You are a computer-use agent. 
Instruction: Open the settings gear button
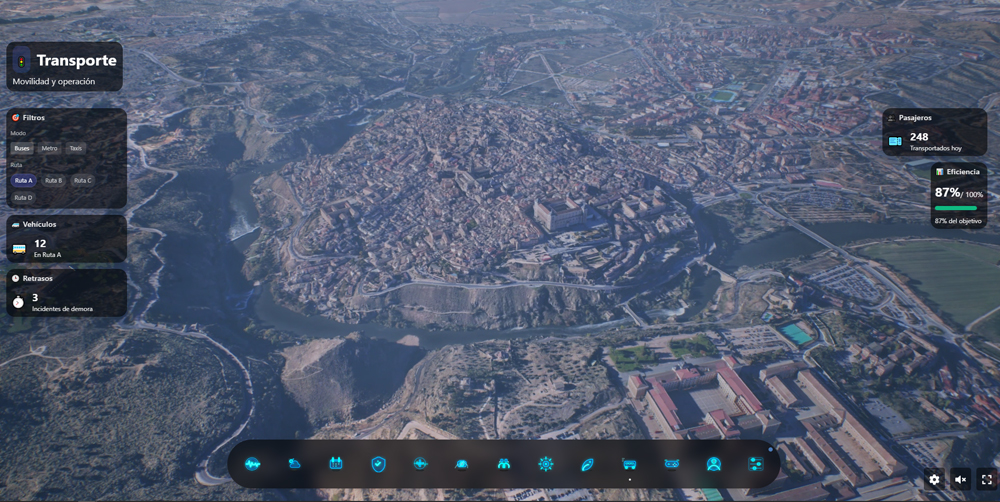(x=934, y=480)
